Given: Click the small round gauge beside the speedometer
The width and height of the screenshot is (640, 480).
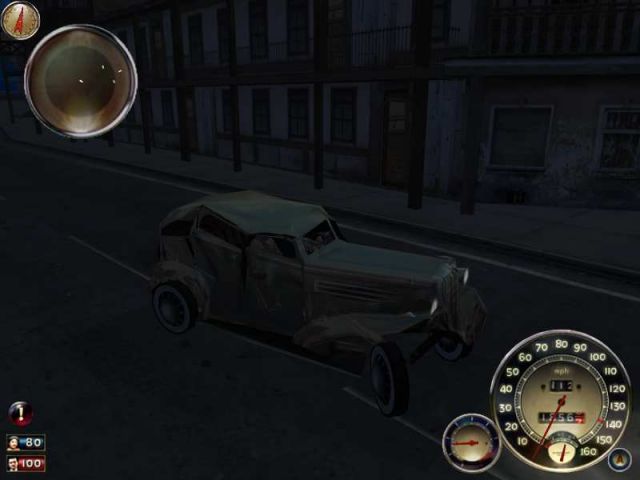Looking at the screenshot, I should 470,441.
